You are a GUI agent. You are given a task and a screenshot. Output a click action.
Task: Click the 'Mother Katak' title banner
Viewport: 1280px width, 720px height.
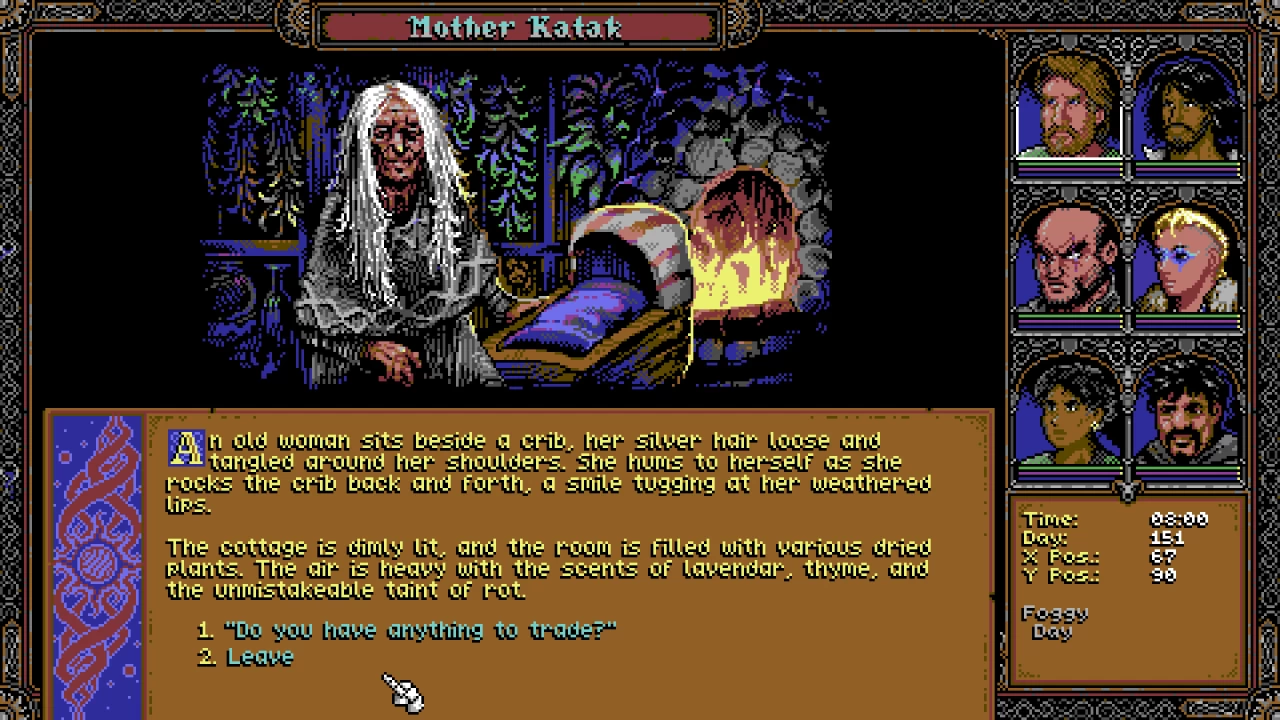520,27
